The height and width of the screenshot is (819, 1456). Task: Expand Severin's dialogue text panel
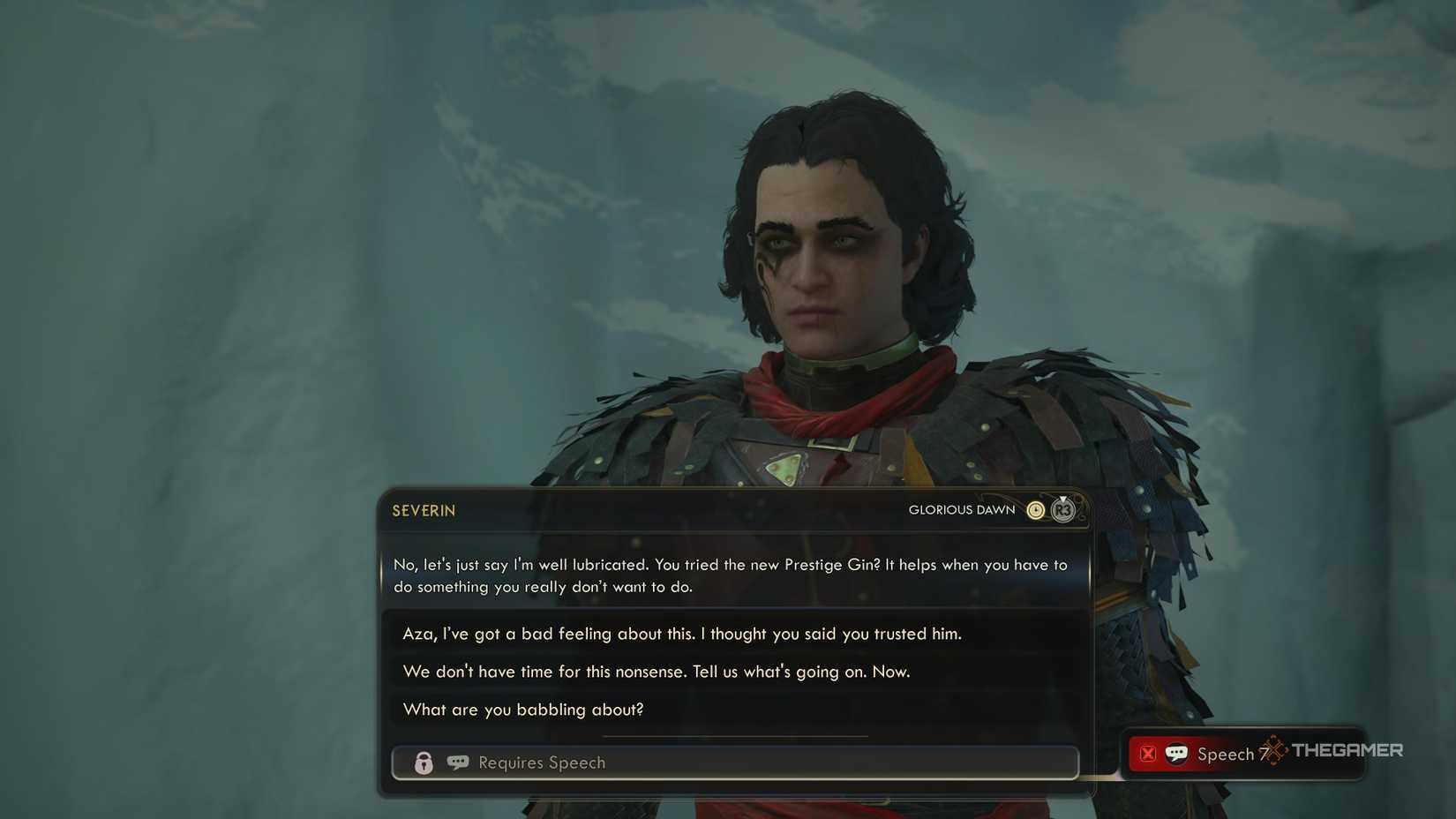[x=732, y=575]
